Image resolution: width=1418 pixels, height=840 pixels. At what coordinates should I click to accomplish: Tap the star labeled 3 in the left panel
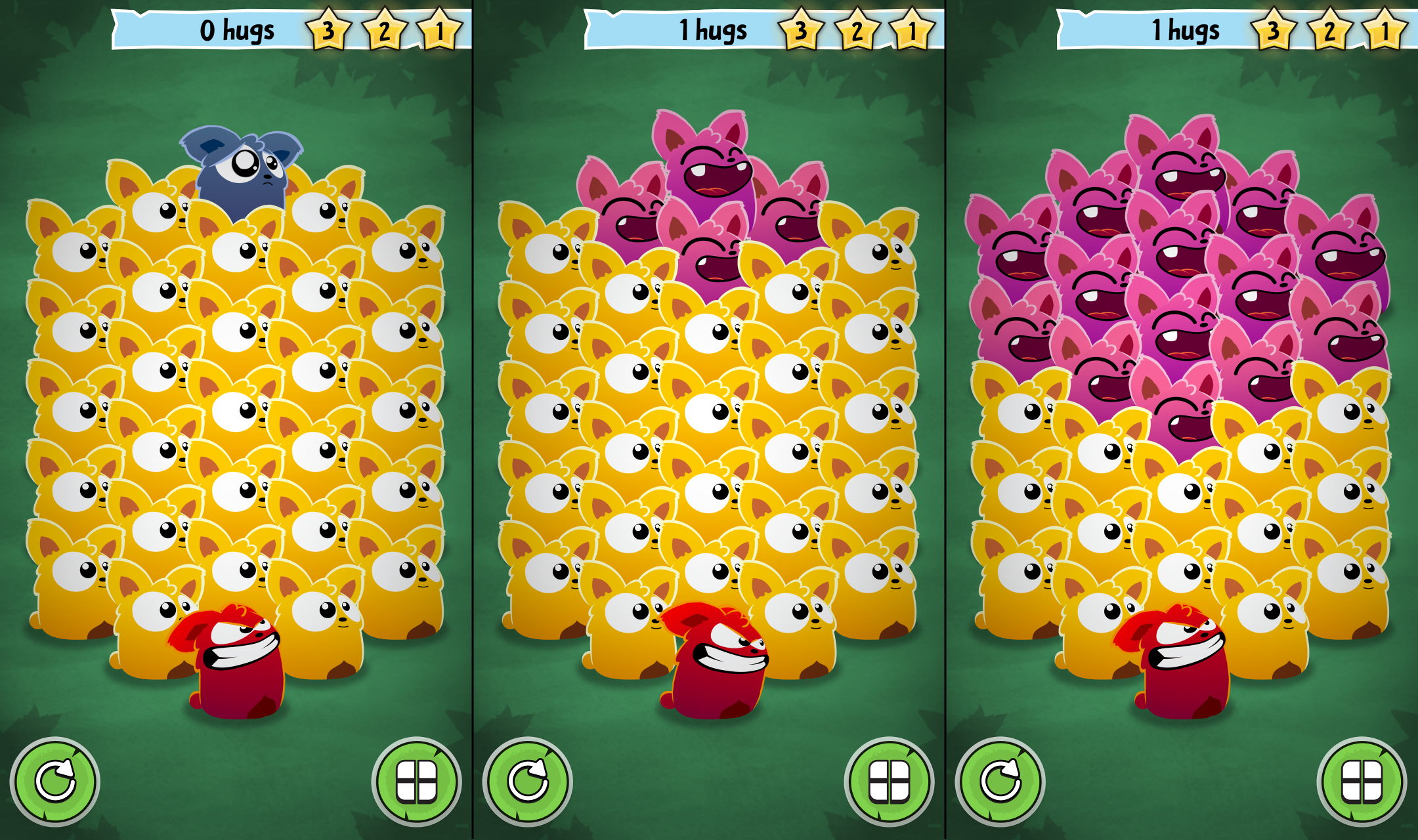point(328,29)
